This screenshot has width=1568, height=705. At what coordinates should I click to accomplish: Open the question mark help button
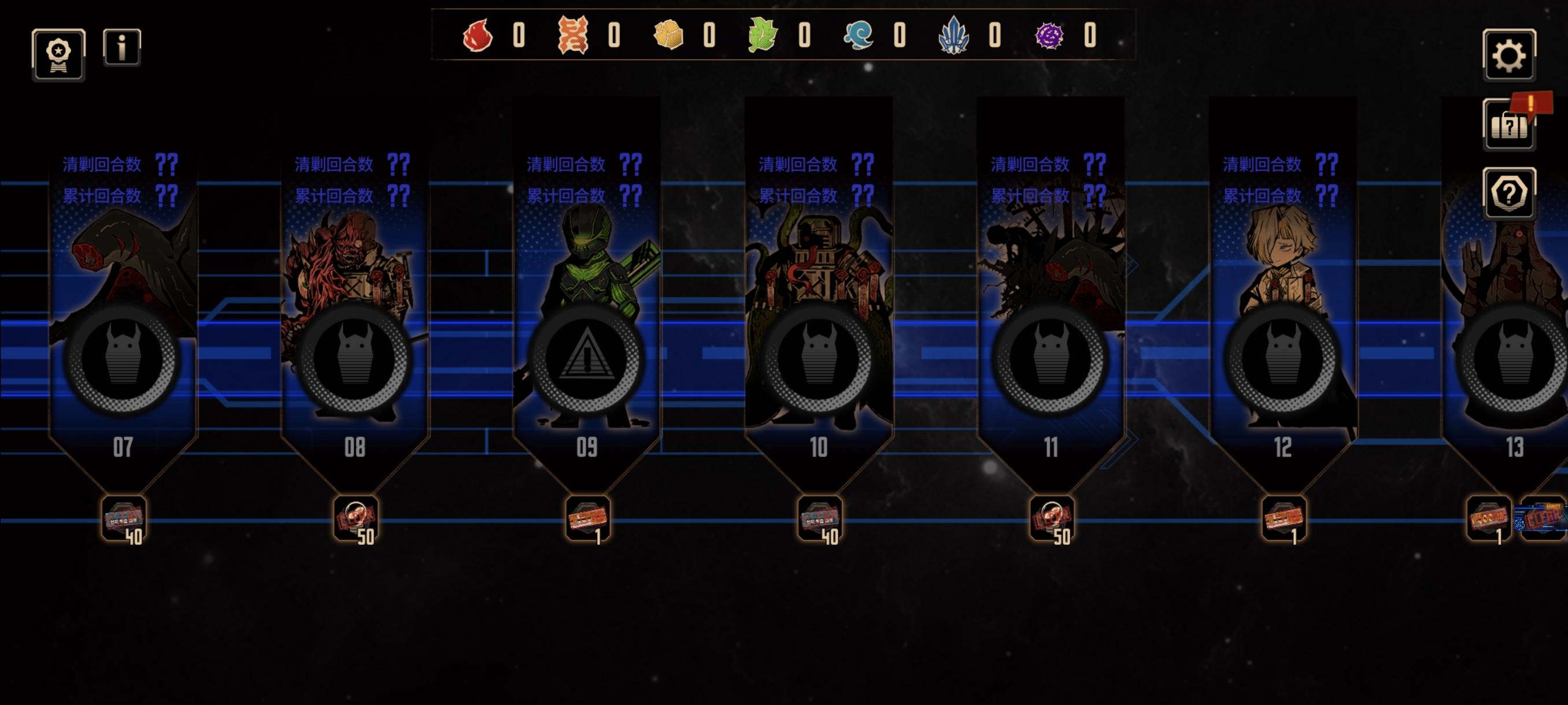1508,194
